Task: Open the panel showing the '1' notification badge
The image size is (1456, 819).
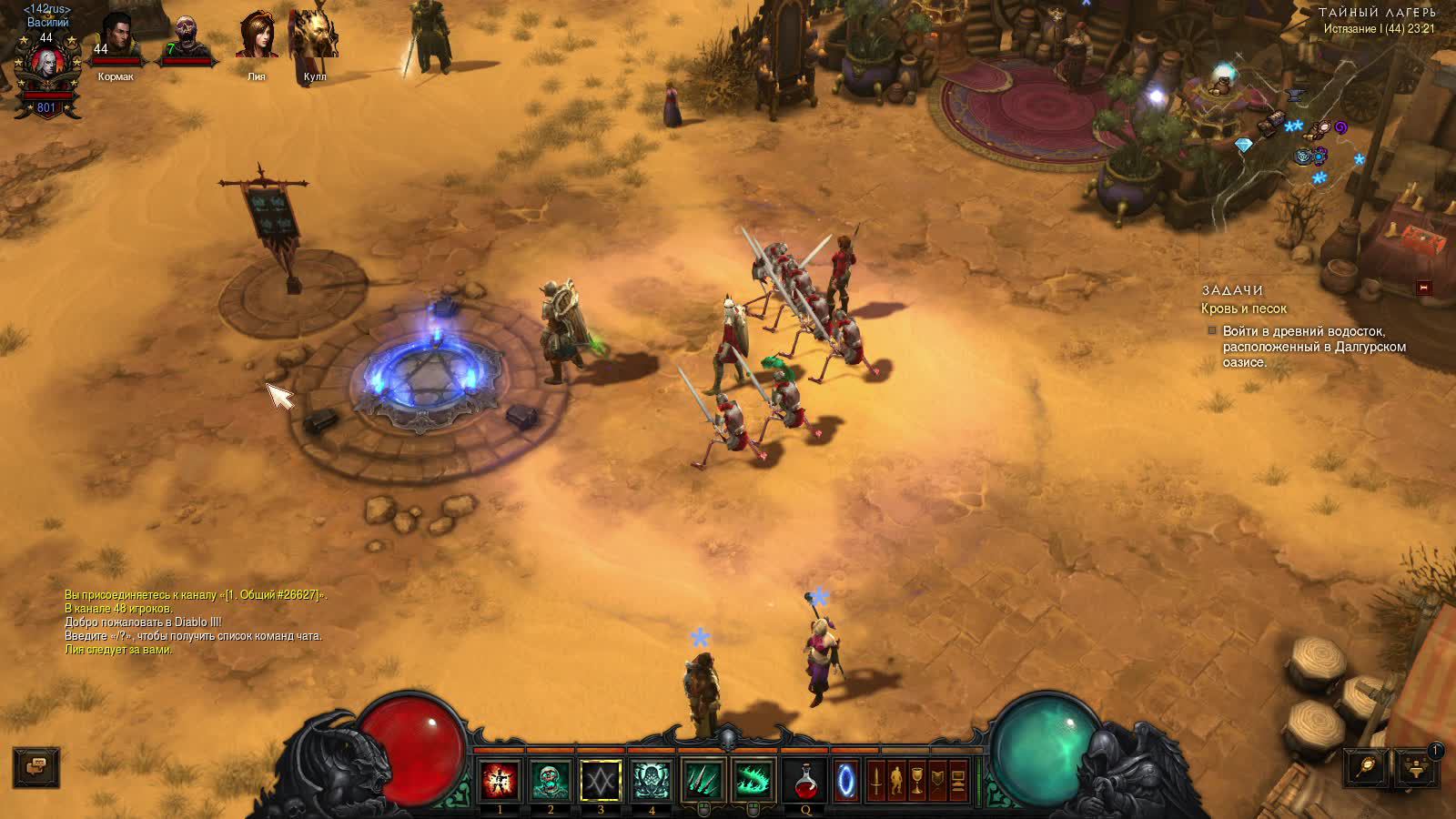Action: [1416, 769]
